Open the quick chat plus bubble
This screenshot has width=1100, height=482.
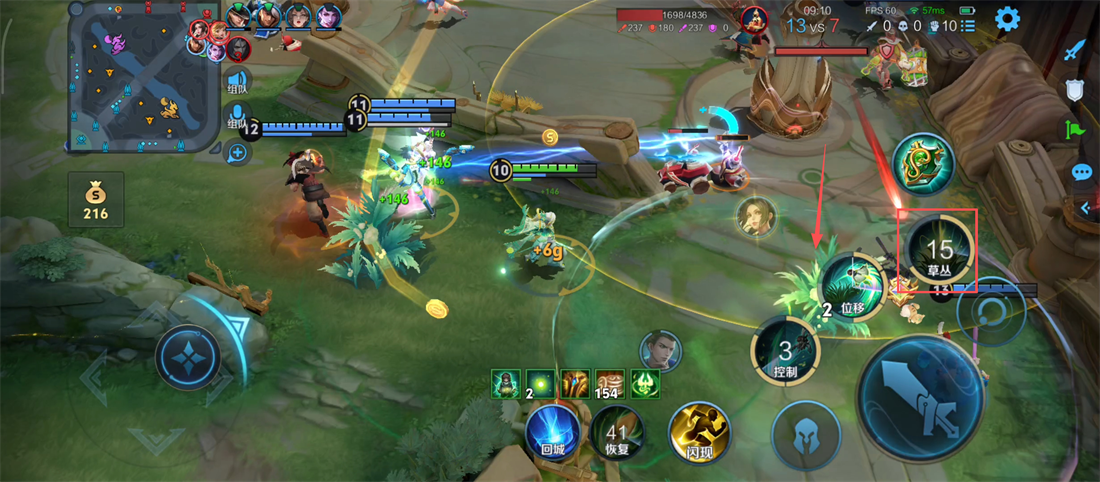(238, 153)
